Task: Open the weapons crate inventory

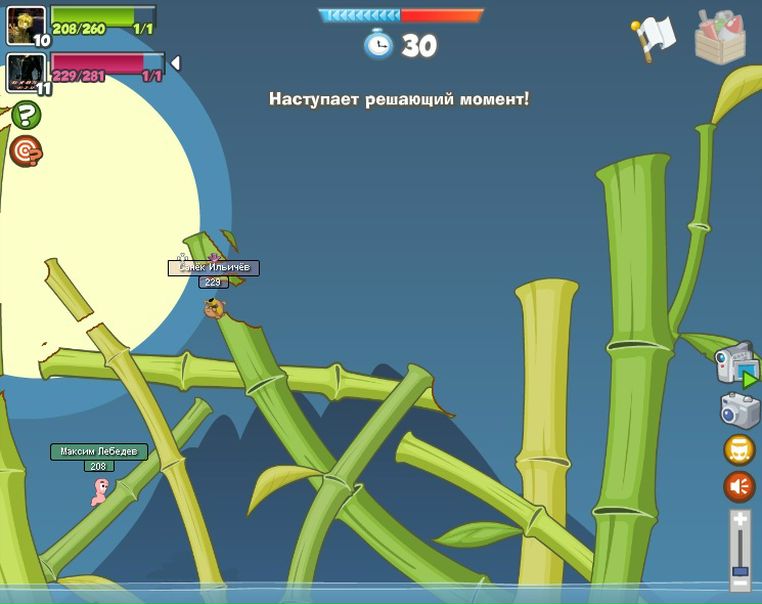Action: (720, 38)
